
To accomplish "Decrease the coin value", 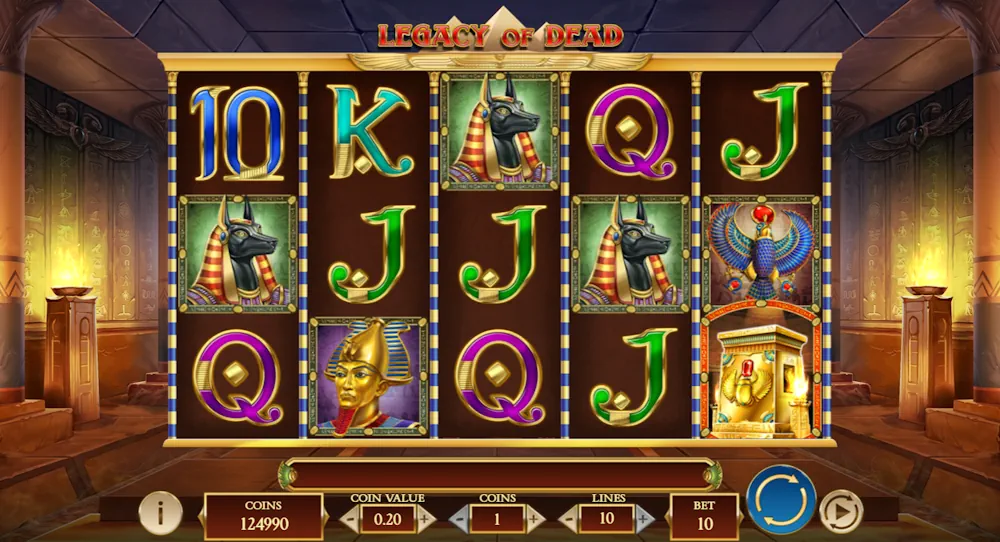I will (350, 519).
